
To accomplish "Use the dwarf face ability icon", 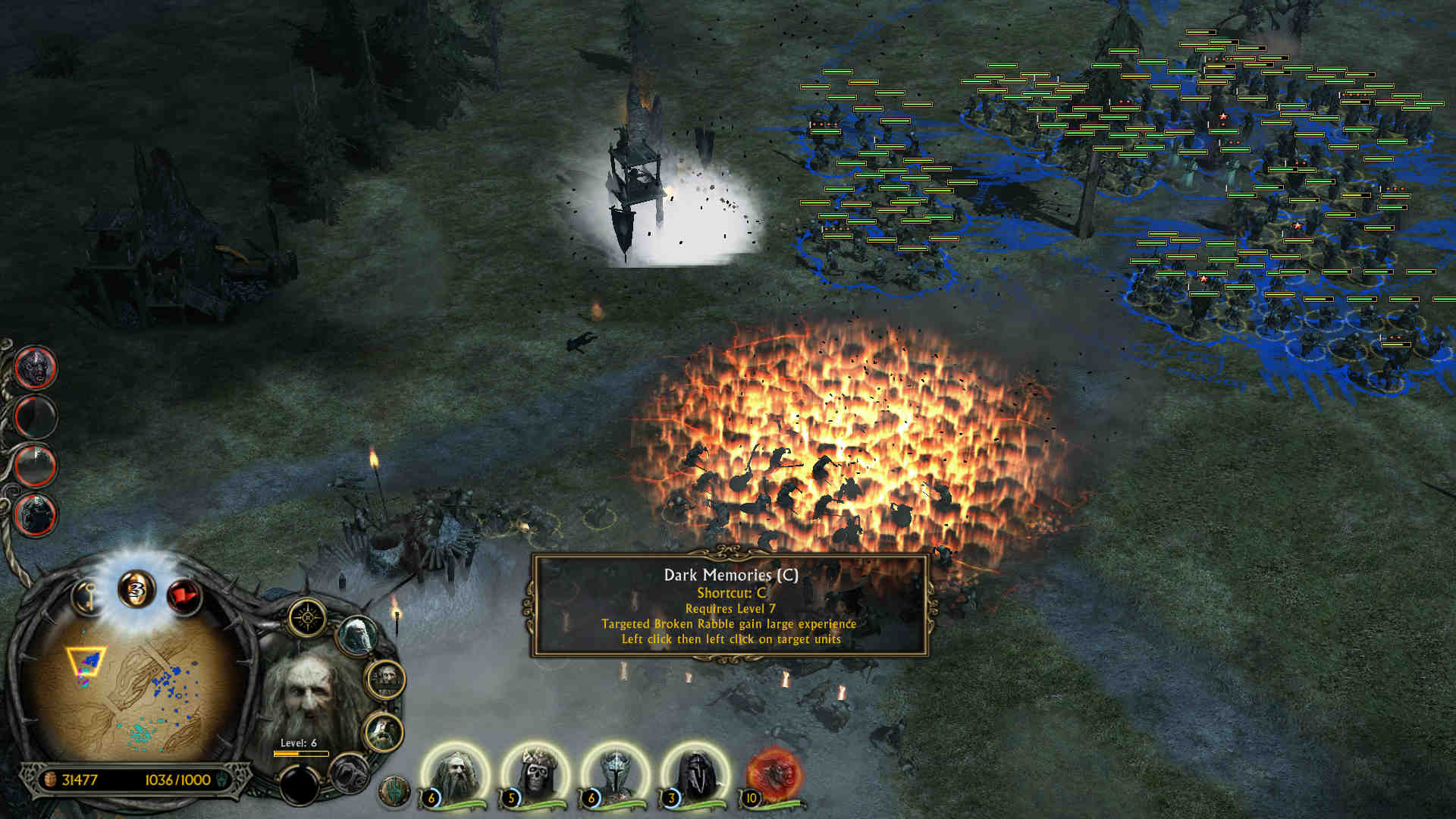I will tap(386, 678).
